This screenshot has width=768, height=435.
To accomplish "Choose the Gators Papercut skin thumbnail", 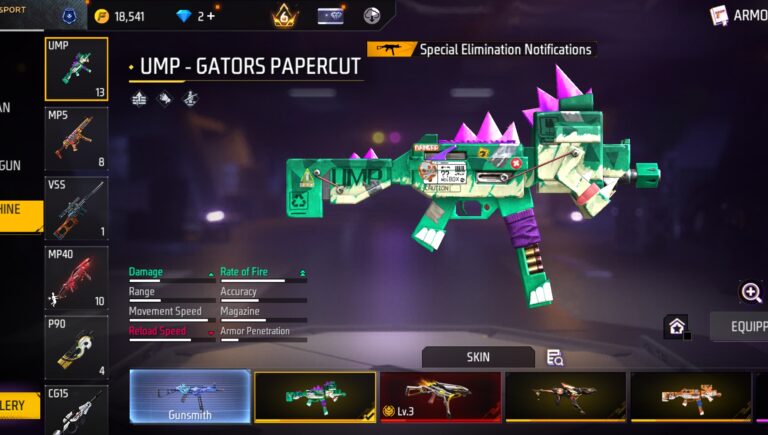I will pyautogui.click(x=315, y=397).
